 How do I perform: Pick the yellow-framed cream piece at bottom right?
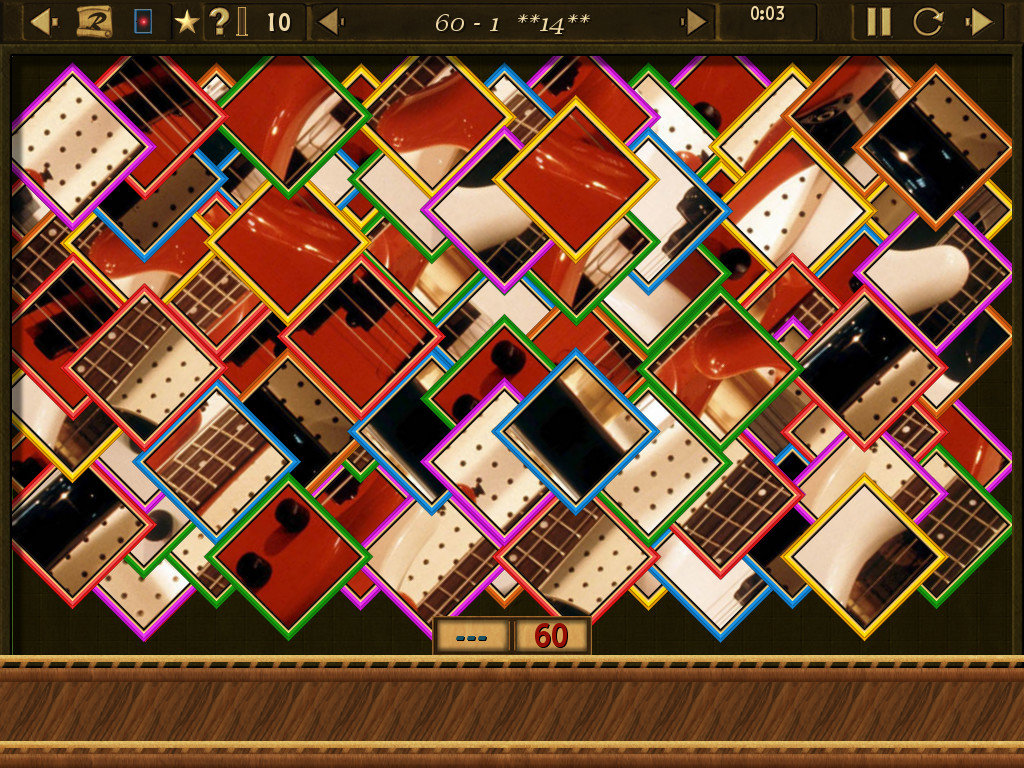click(x=864, y=556)
